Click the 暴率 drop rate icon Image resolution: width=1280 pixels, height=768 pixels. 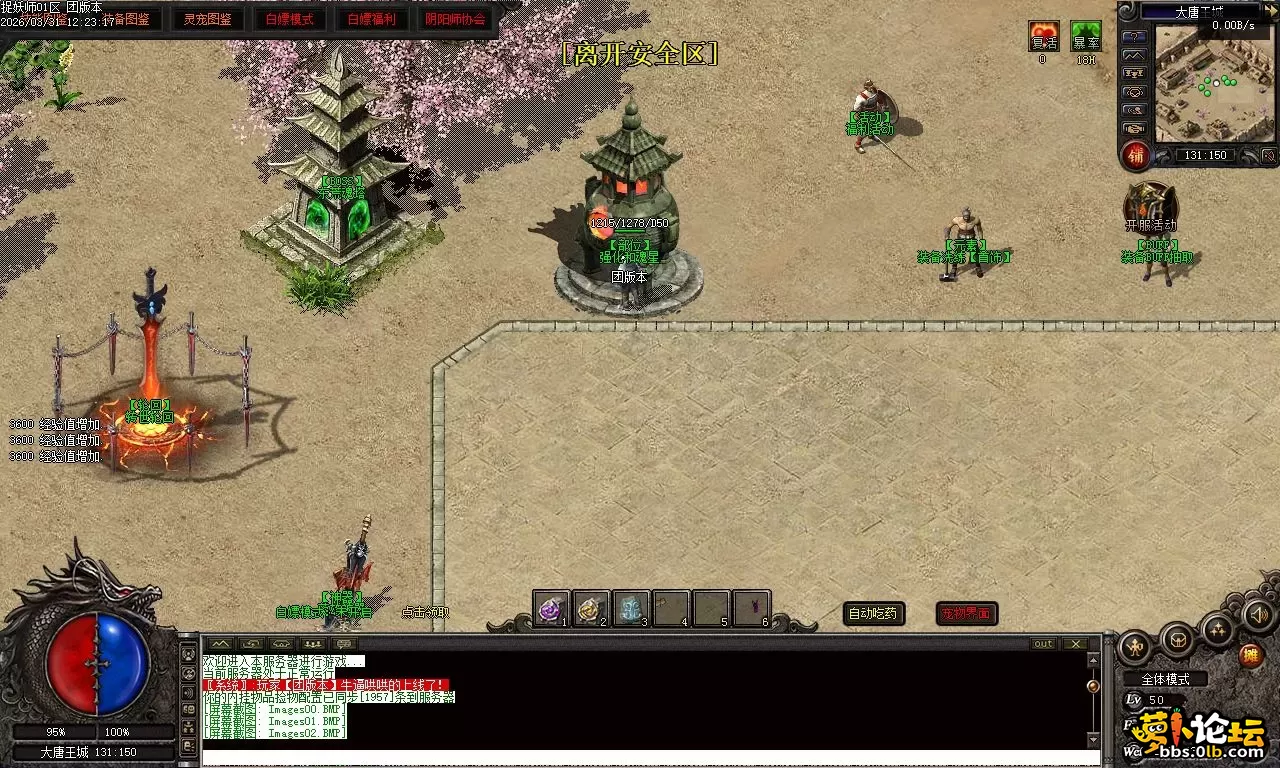[1085, 37]
